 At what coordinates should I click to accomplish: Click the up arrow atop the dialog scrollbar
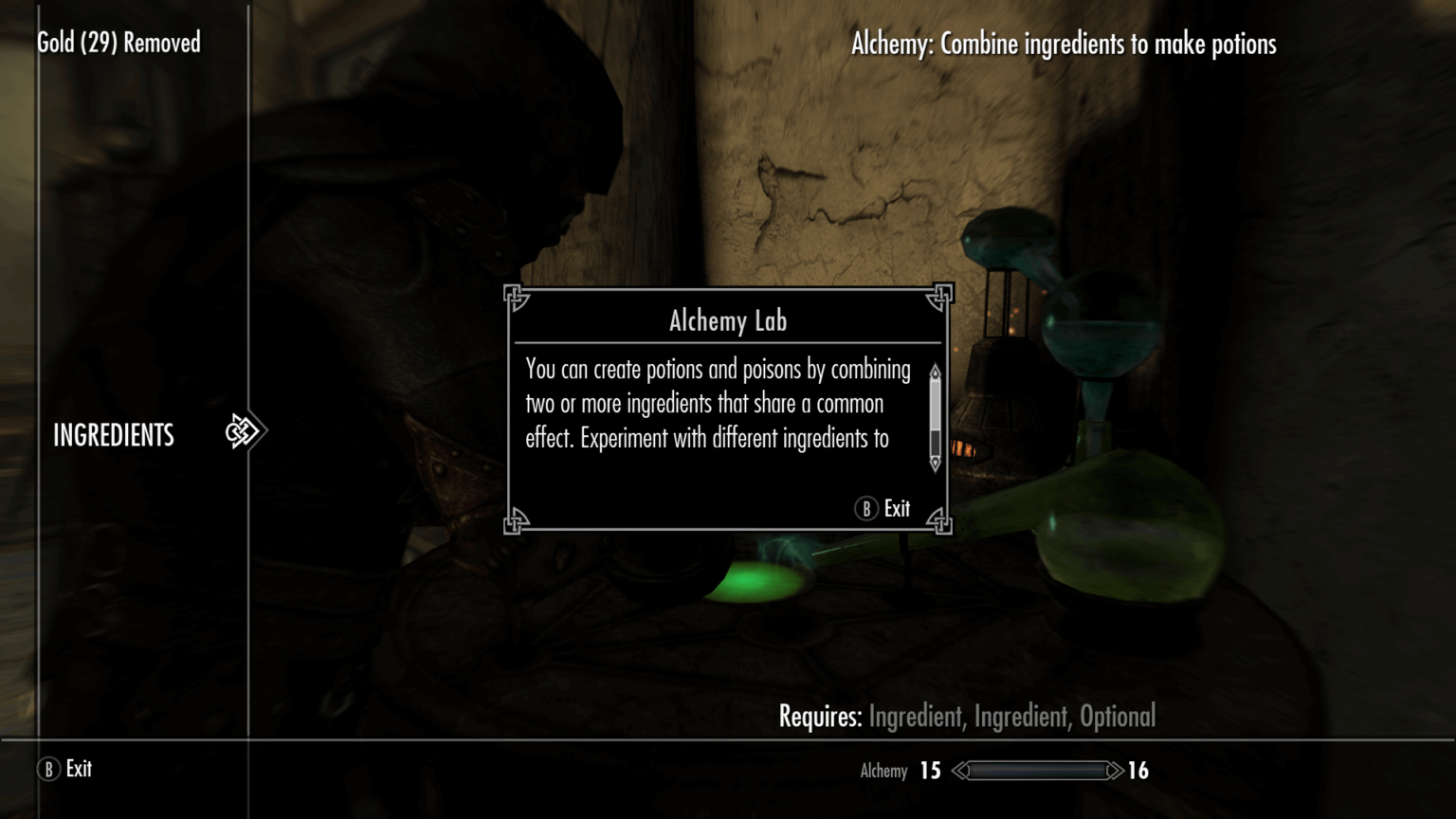click(934, 370)
